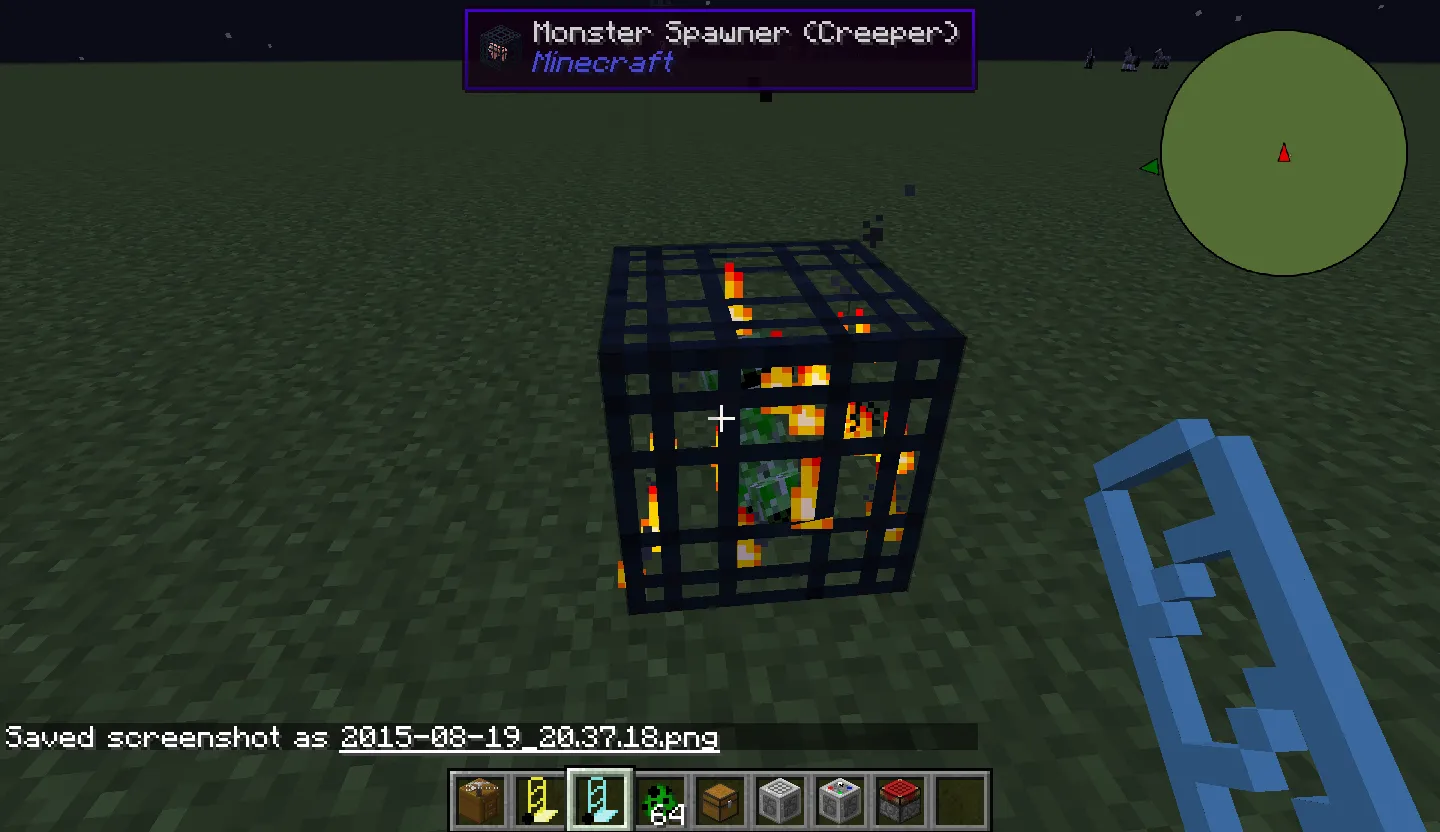Click the red player arrow on the minimap
Image resolution: width=1440 pixels, height=832 pixels.
1284,153
